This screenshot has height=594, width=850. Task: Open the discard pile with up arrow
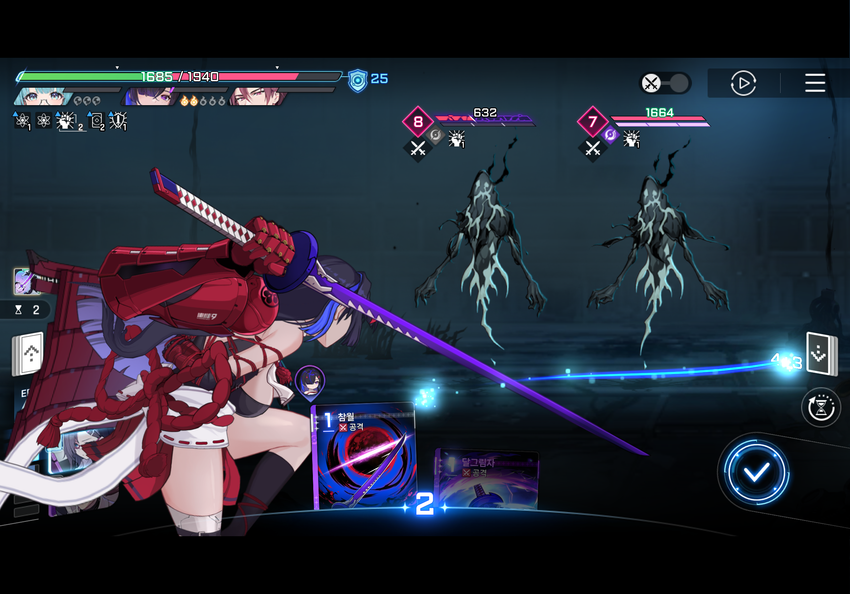[27, 353]
